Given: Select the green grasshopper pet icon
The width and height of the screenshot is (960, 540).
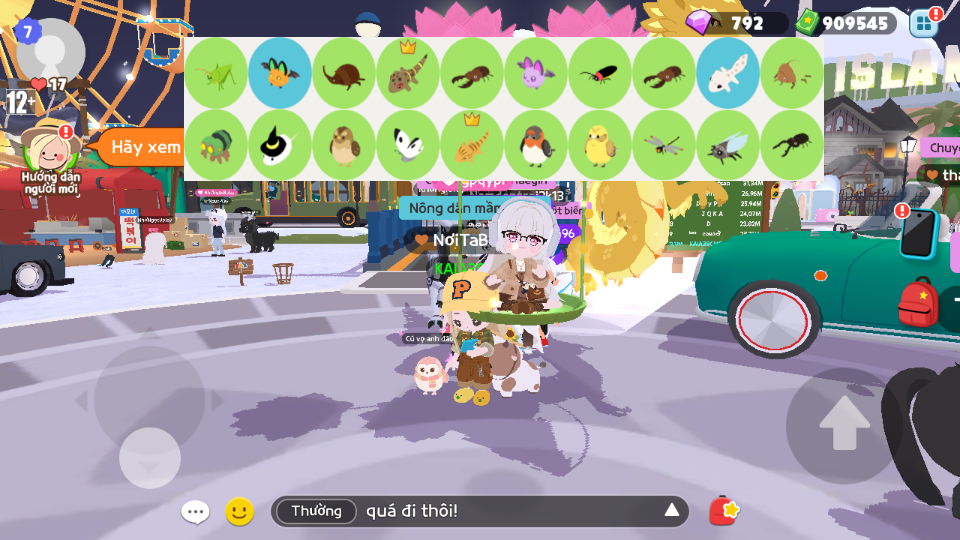Looking at the screenshot, I should pyautogui.click(x=216, y=73).
